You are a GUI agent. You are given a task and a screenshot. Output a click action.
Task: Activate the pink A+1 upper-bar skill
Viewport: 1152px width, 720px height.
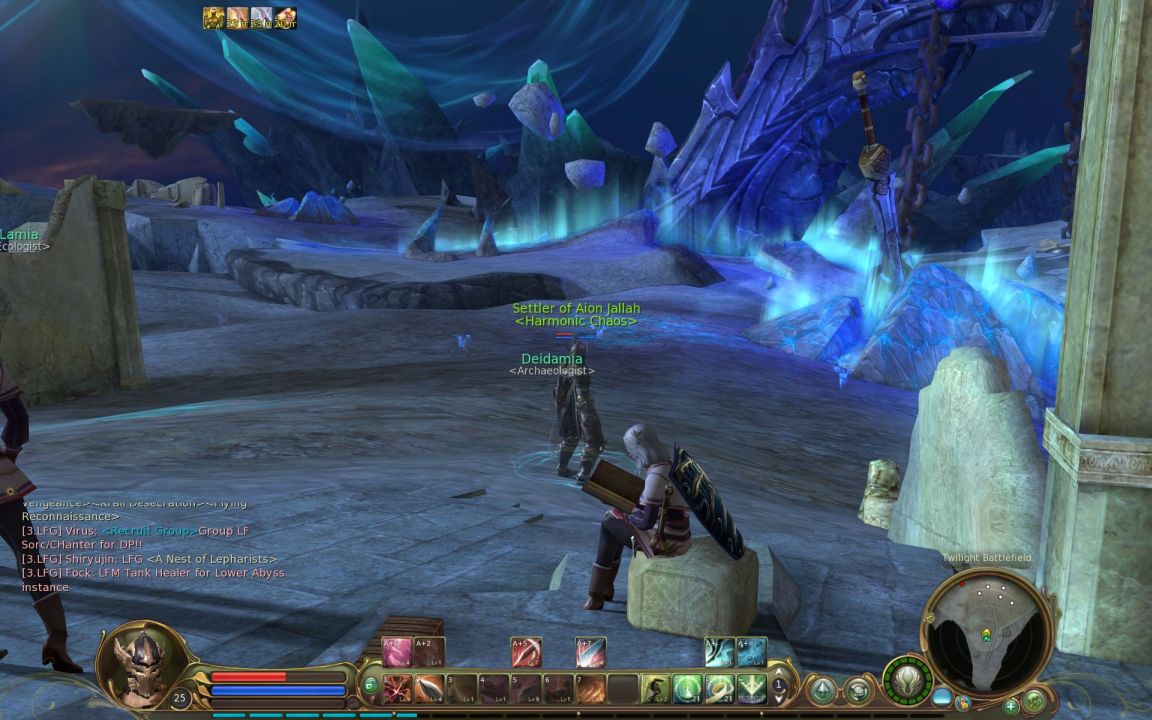(x=397, y=652)
